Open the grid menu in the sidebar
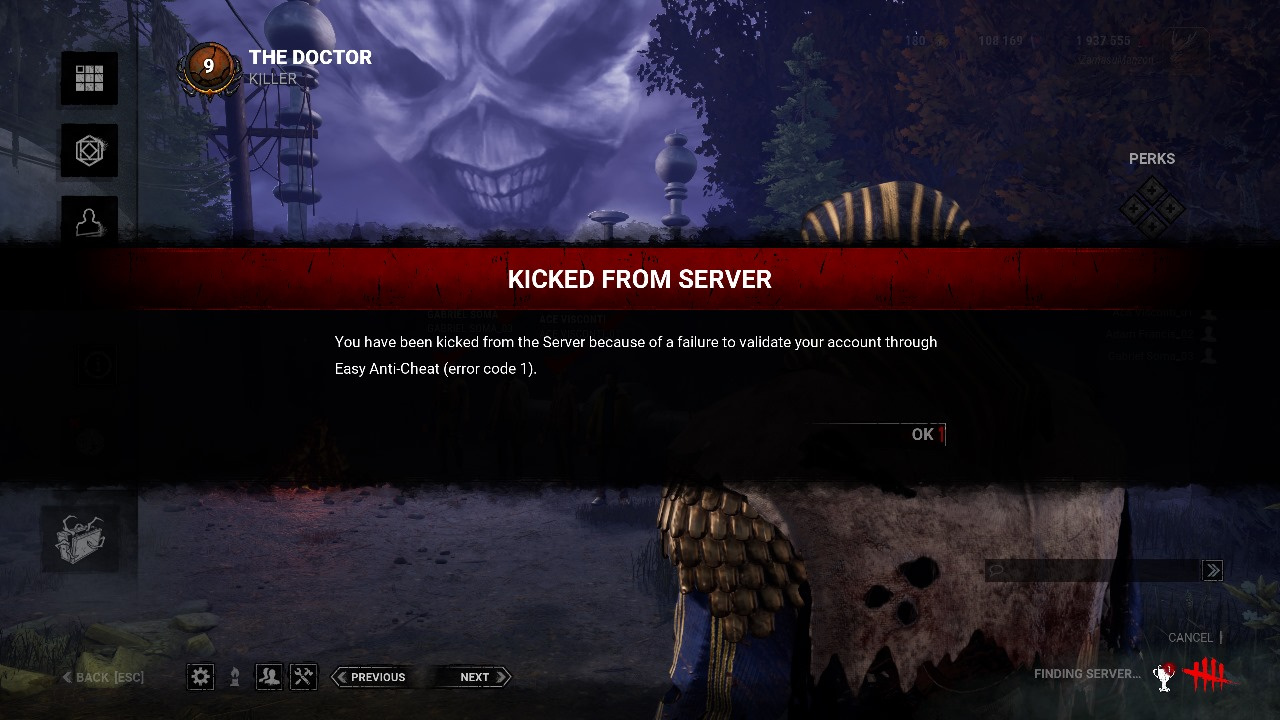Screen dimensions: 1280x720 pos(89,79)
